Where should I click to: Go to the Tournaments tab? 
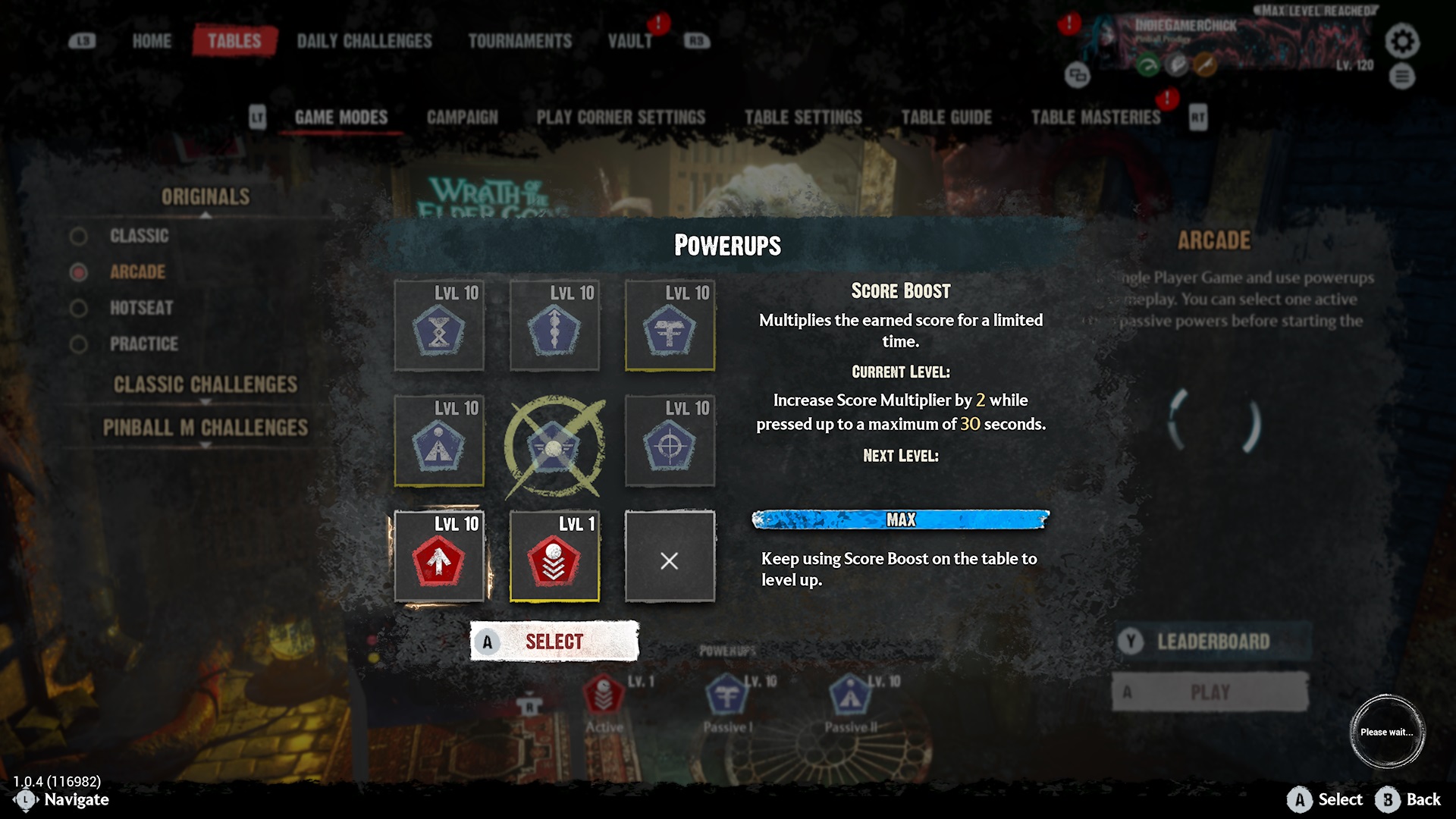click(519, 41)
